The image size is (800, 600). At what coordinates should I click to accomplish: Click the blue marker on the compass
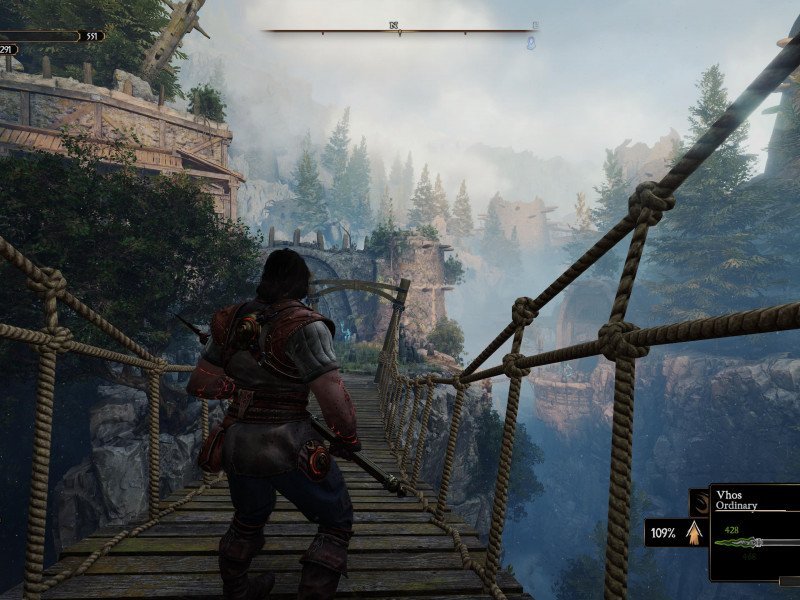pyautogui.click(x=532, y=42)
